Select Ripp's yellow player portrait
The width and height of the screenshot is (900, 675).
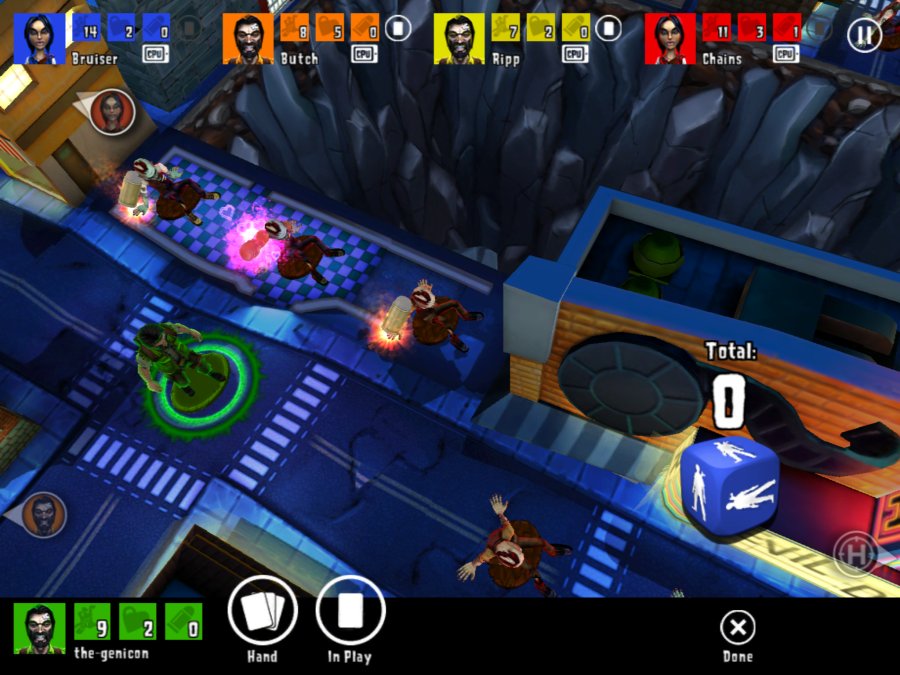[x=459, y=39]
